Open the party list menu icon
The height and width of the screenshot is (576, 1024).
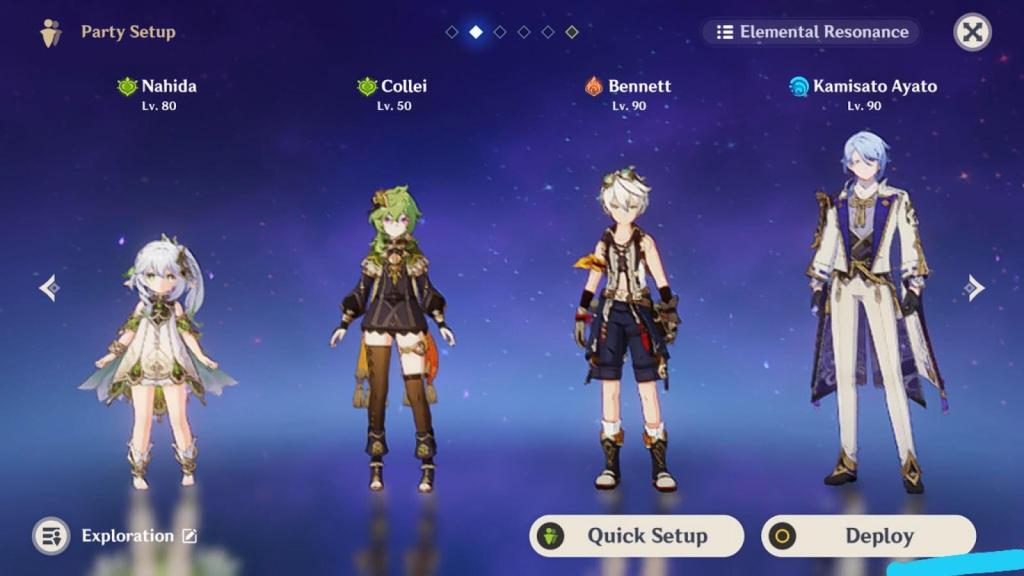point(51,536)
